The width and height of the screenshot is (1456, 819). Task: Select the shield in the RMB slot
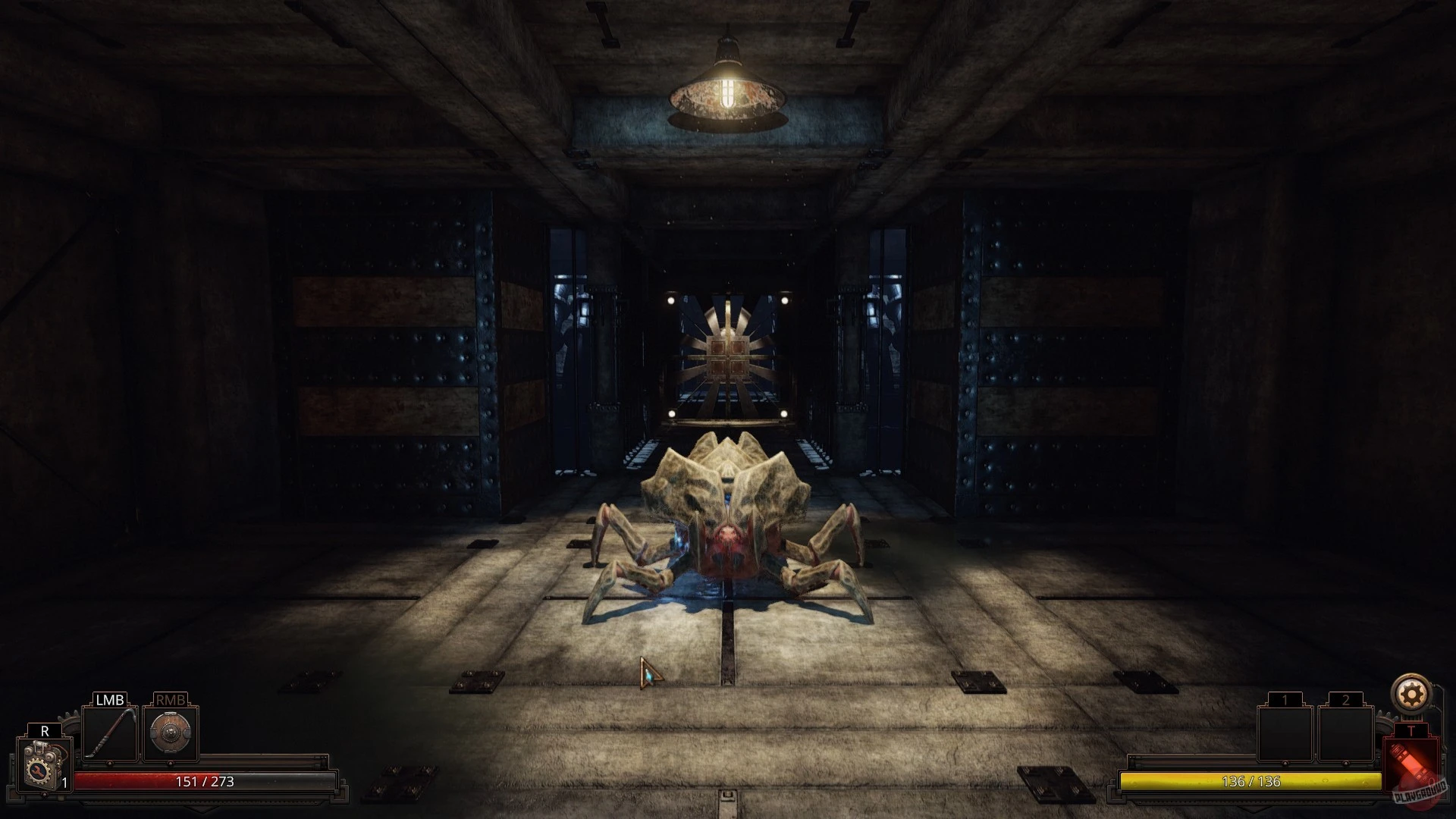[169, 733]
